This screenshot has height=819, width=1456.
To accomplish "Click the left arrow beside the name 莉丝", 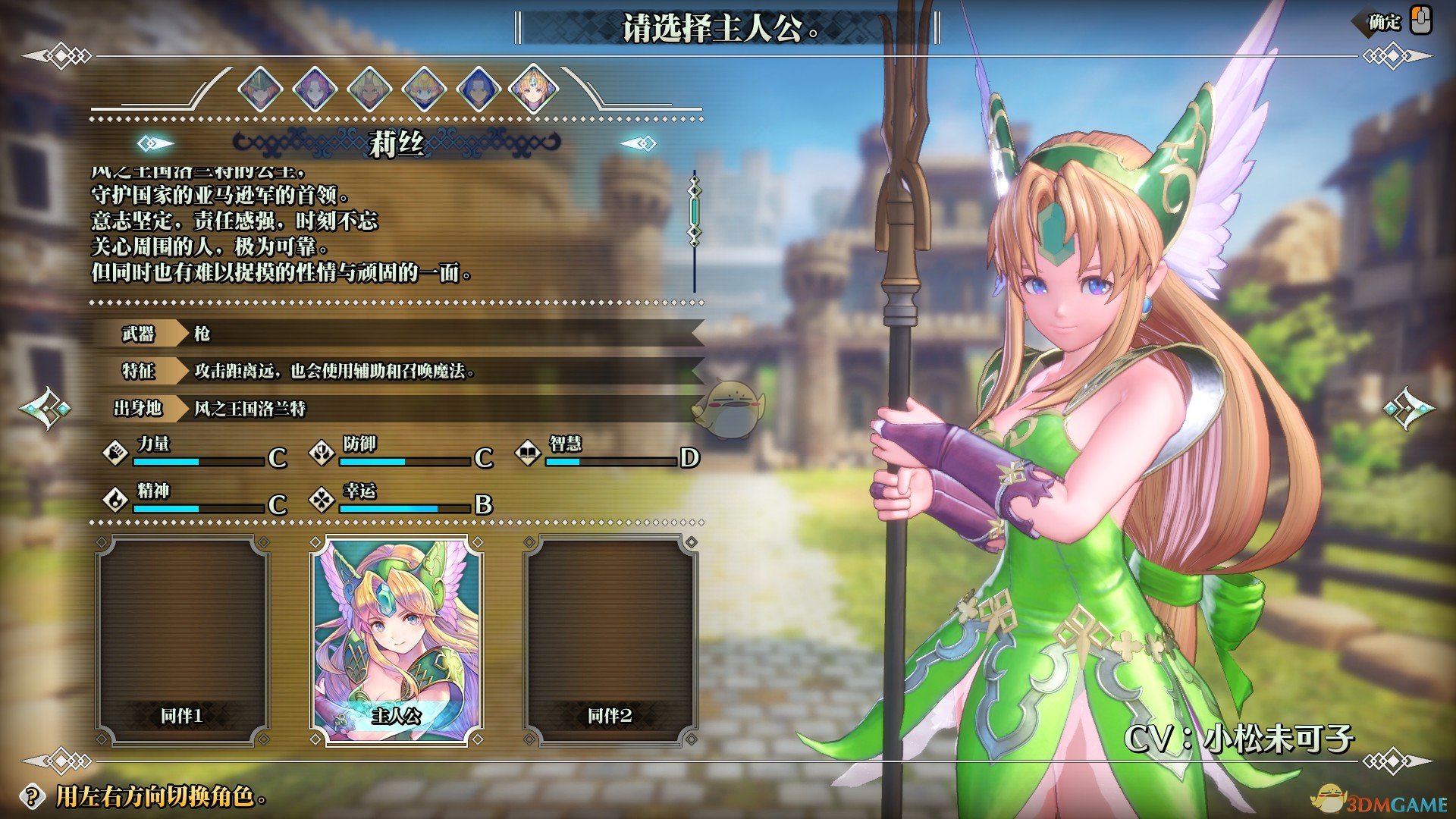I will point(155,143).
